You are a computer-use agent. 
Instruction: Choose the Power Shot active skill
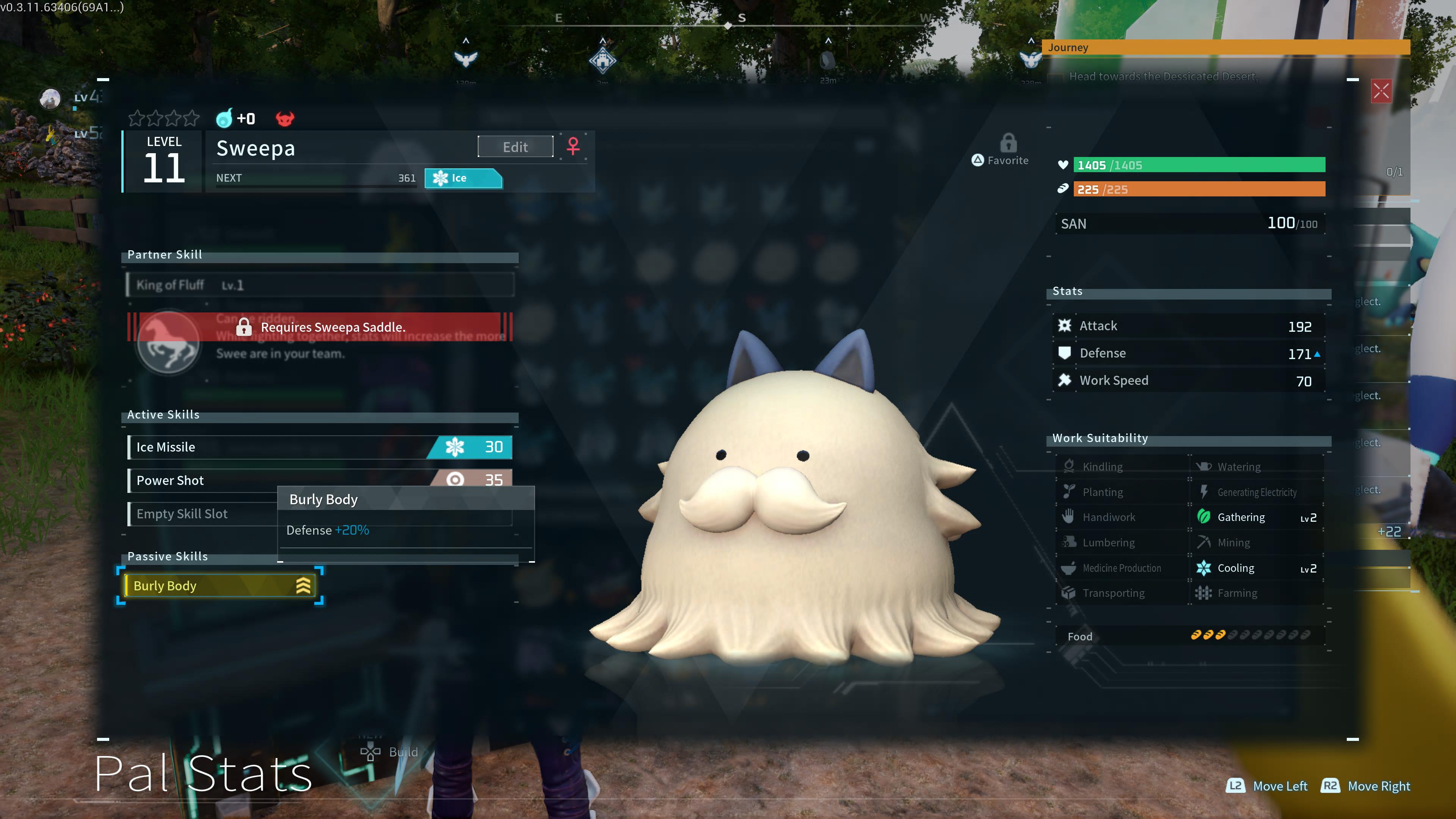(204, 480)
